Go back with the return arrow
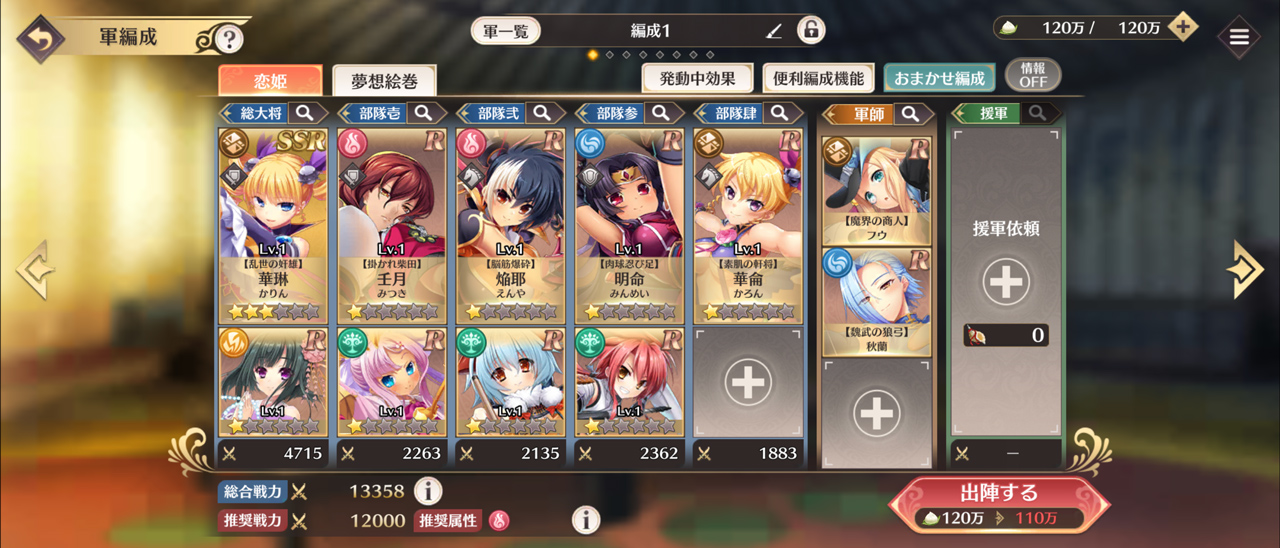 pyautogui.click(x=40, y=39)
